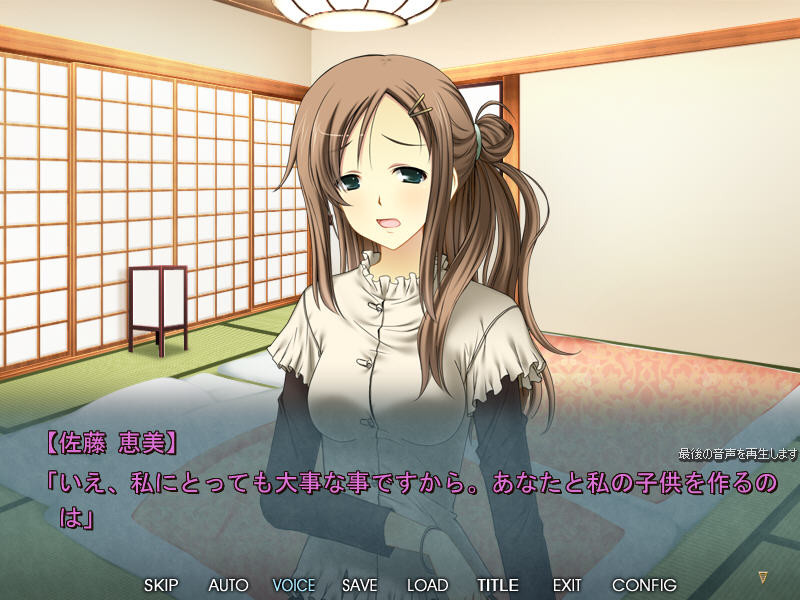Open the SAVE menu
The height and width of the screenshot is (600, 800).
(x=359, y=585)
